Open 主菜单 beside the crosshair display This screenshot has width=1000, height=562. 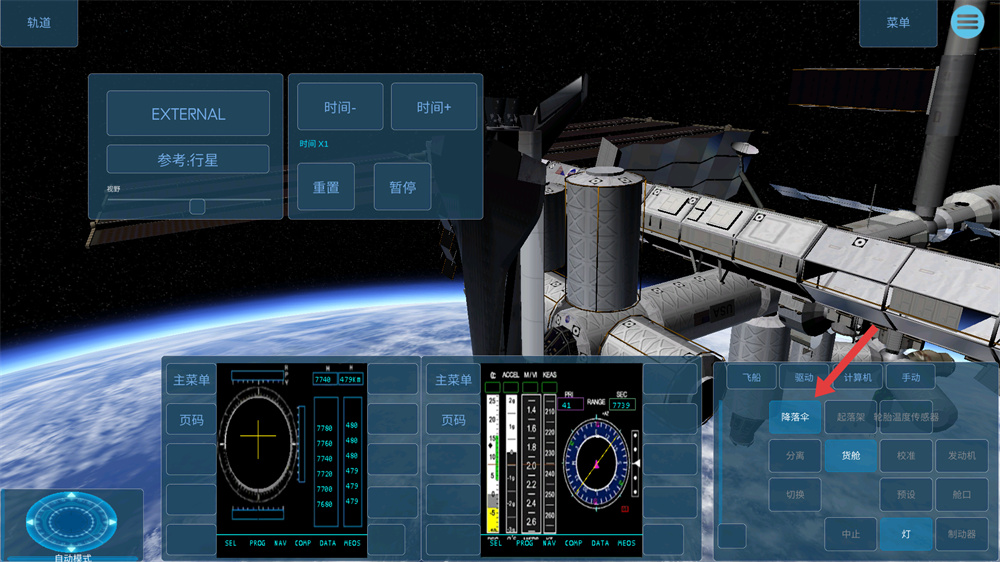click(191, 380)
